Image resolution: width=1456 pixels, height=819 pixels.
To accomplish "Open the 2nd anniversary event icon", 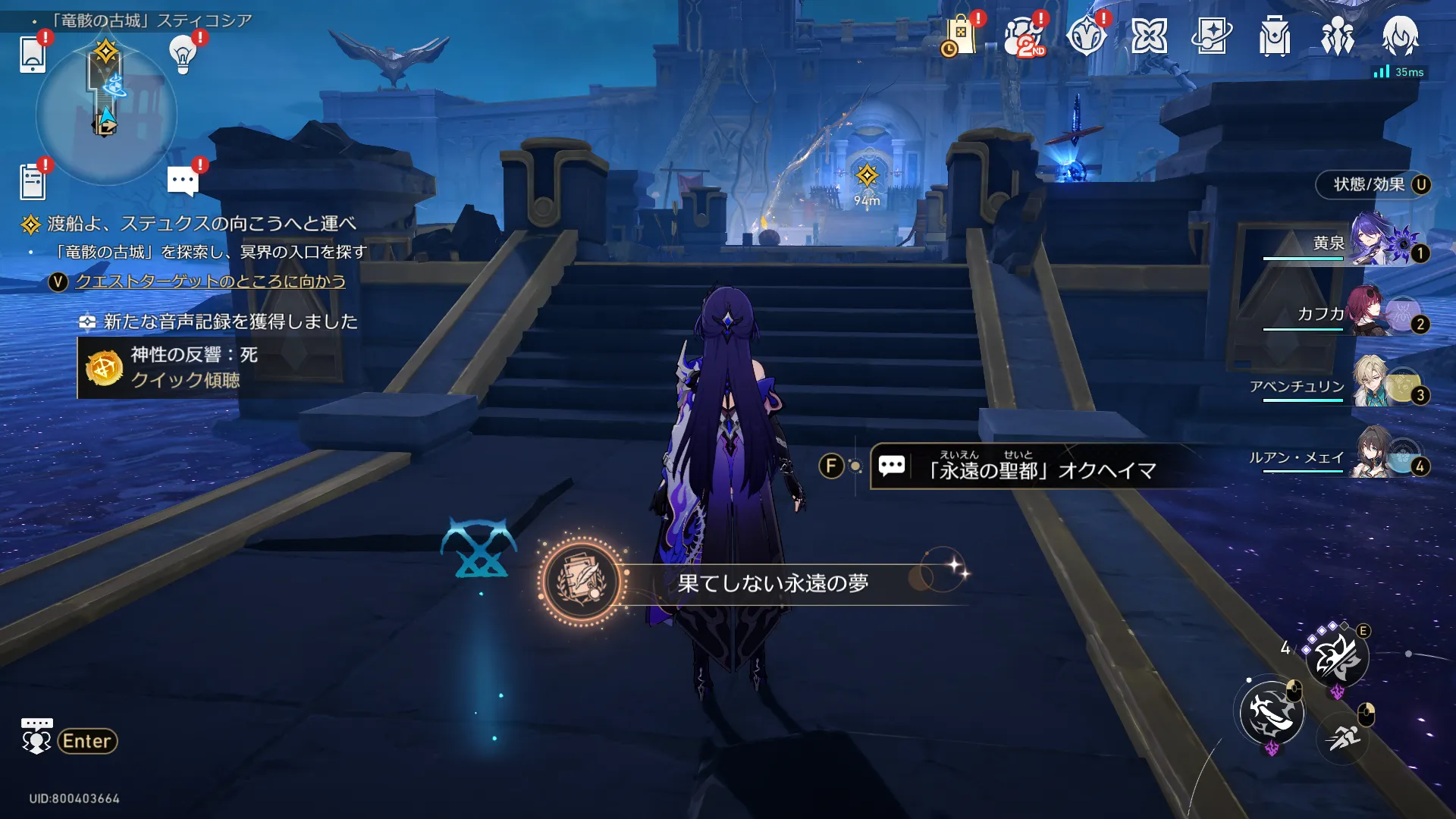I will pos(1023,36).
